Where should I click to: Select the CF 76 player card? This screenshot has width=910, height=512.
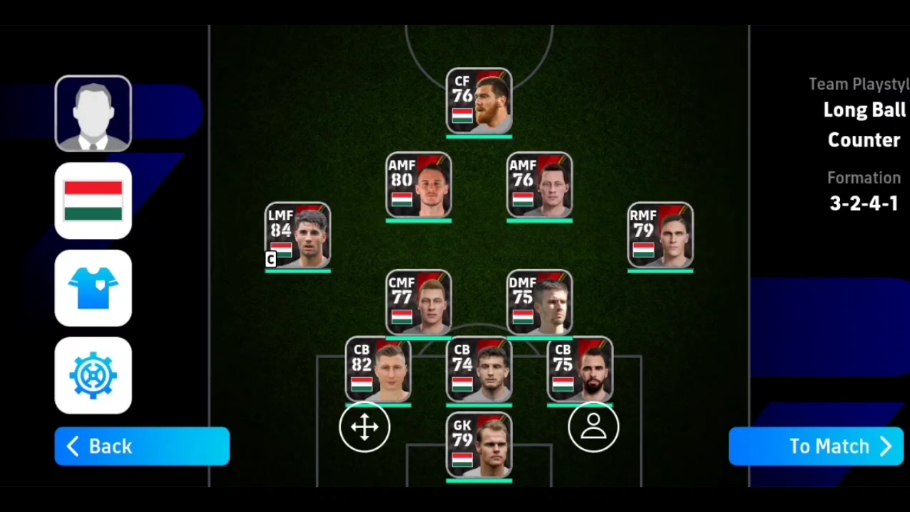tap(479, 100)
